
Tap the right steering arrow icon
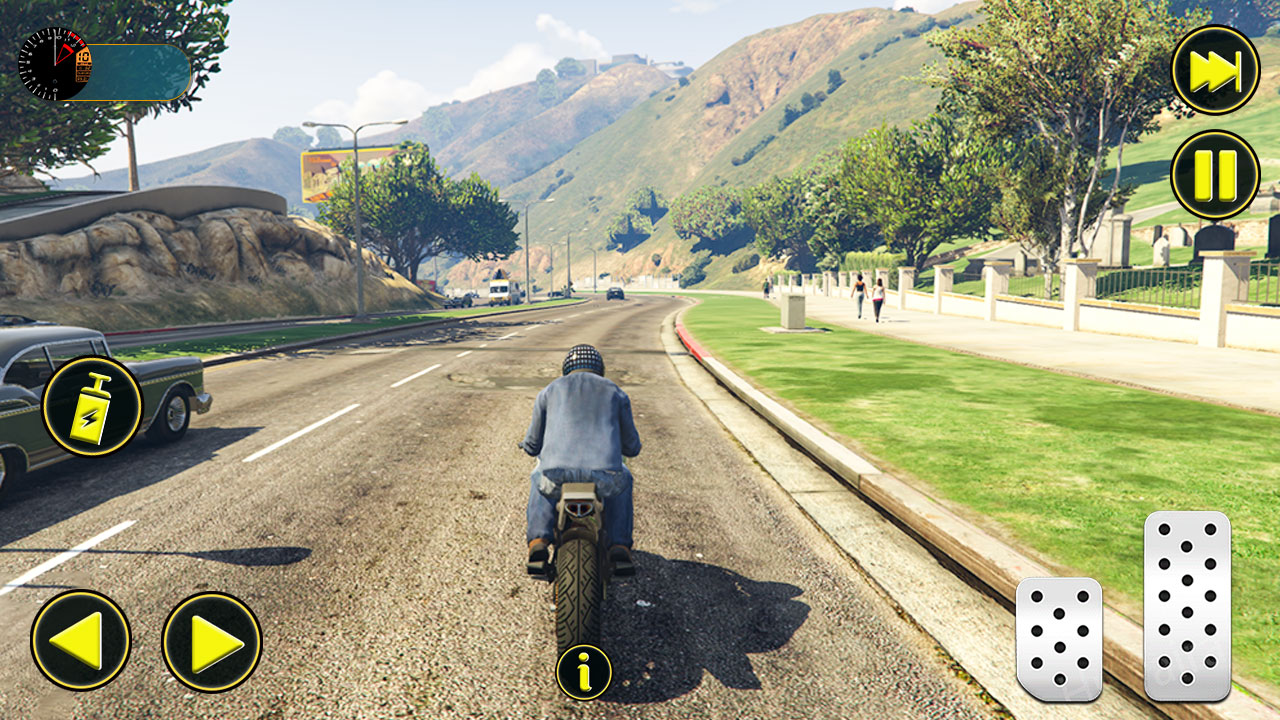click(x=210, y=639)
